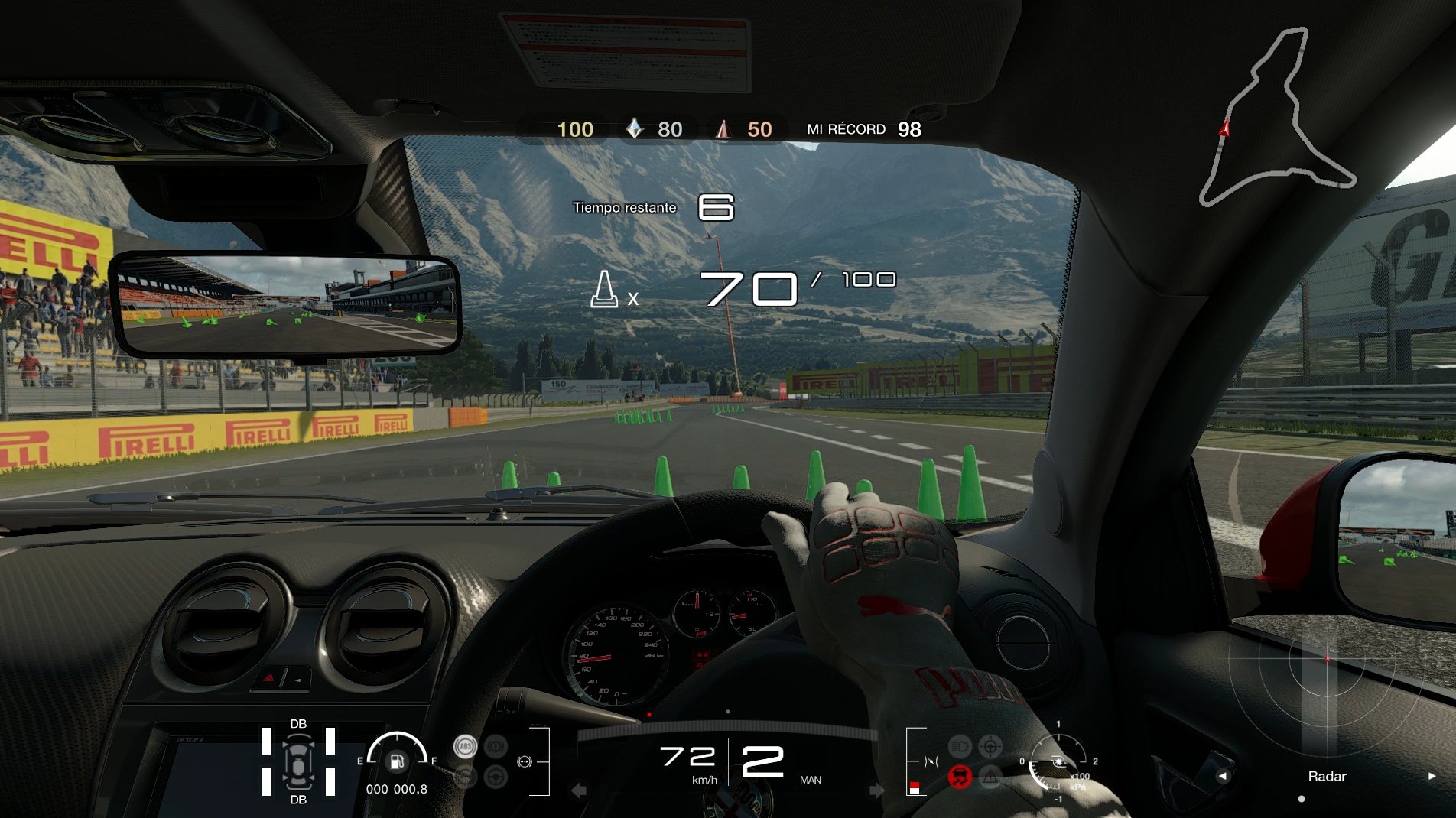Select the MAN transmission mode label

[810, 780]
